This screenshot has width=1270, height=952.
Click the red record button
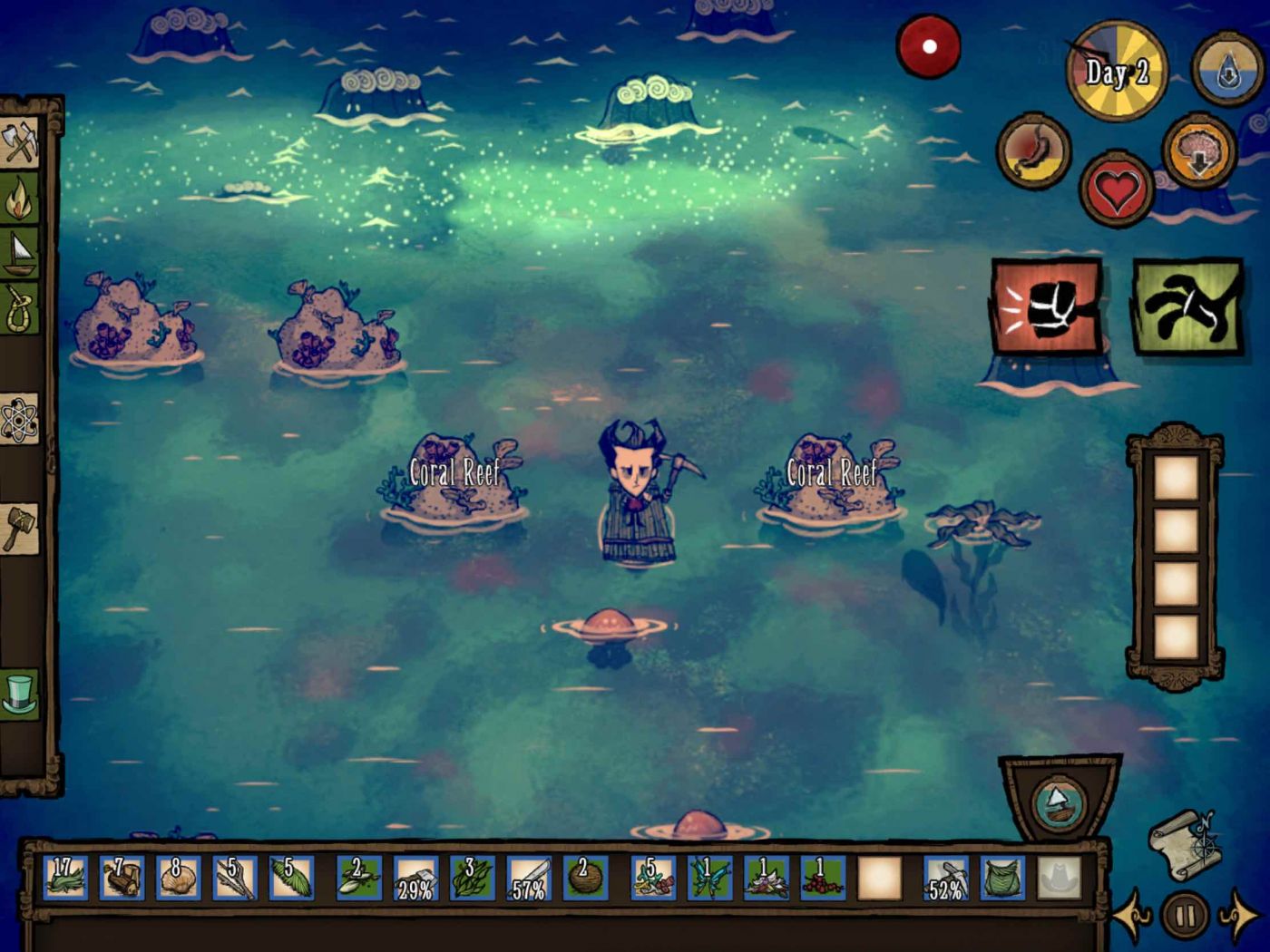click(929, 46)
